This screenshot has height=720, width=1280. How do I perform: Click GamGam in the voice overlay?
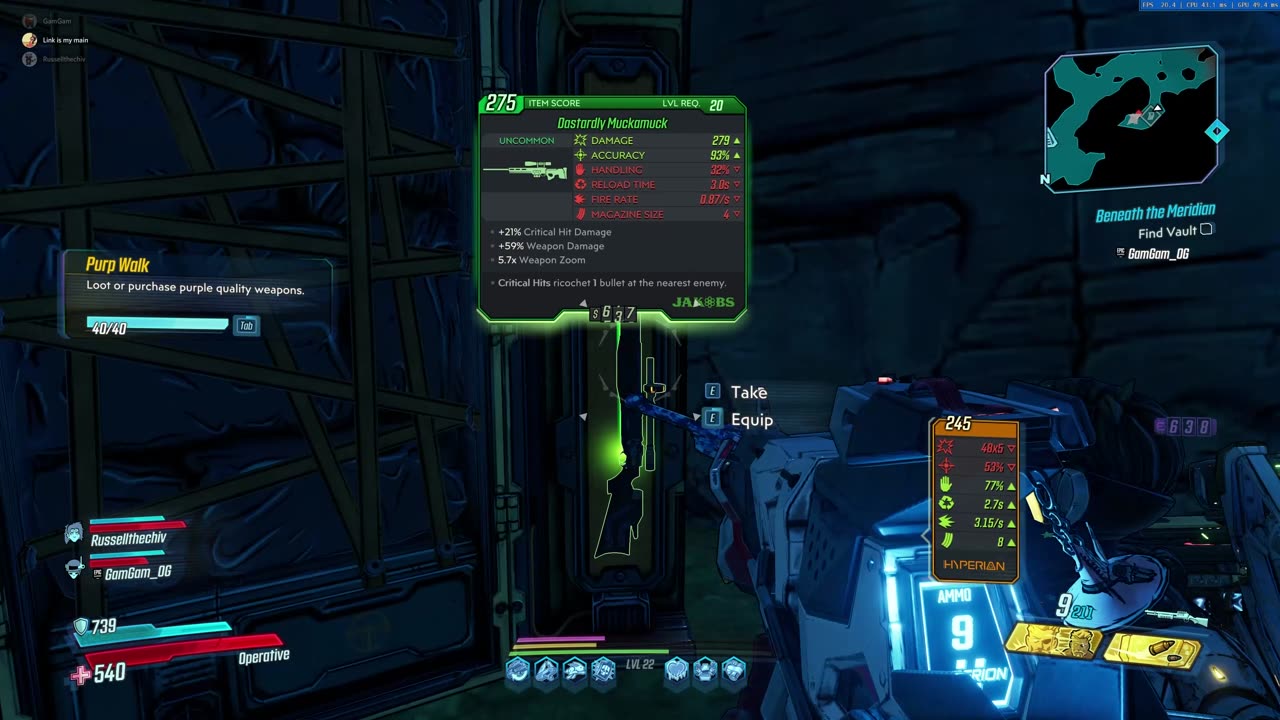tap(56, 21)
